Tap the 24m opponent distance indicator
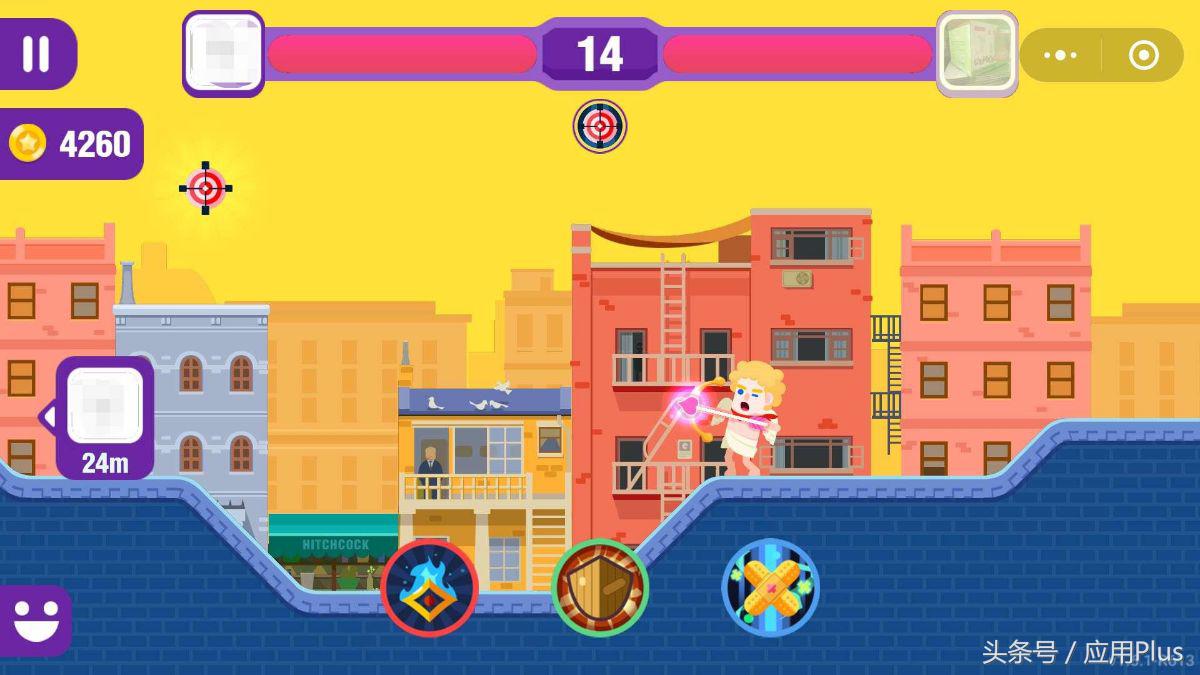 tap(105, 418)
